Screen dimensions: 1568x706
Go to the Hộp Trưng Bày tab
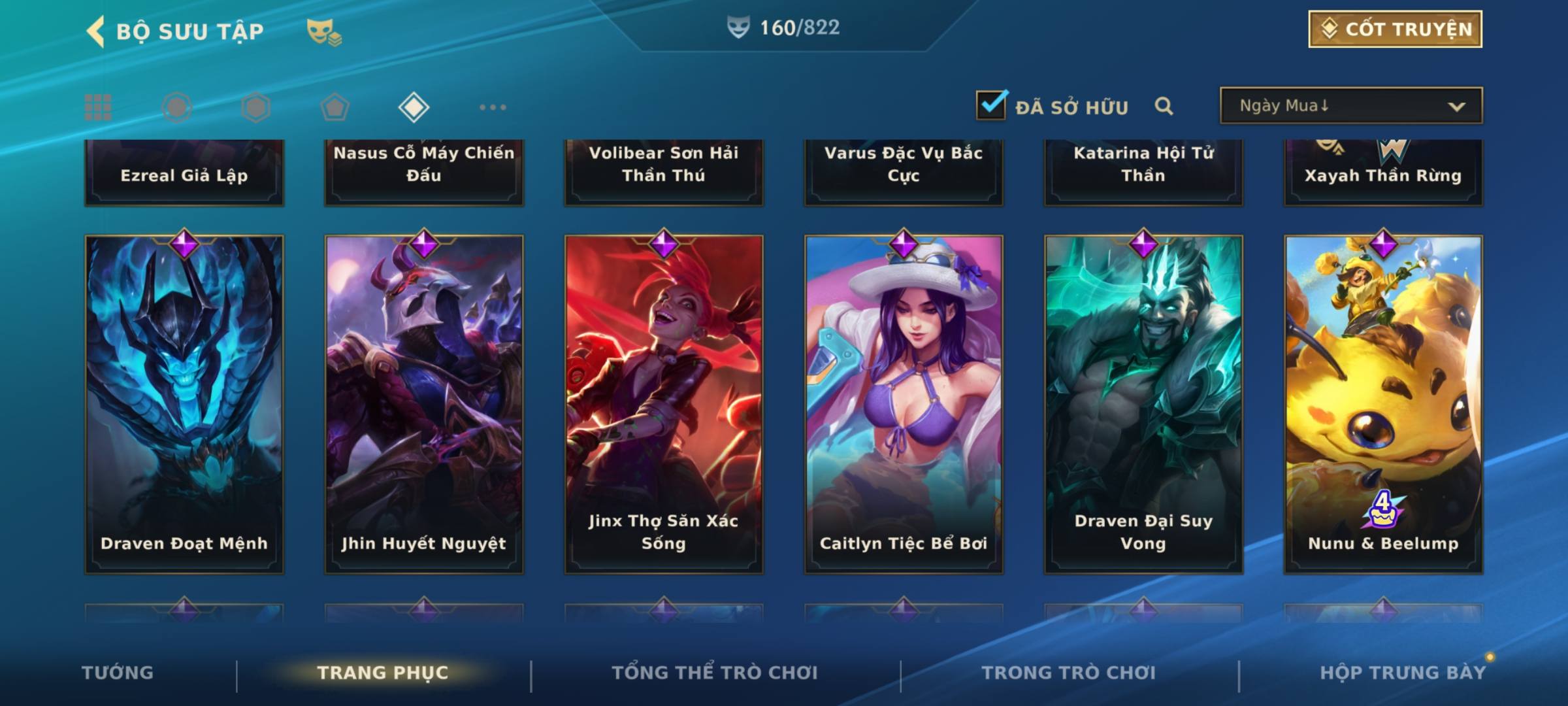coord(1403,673)
